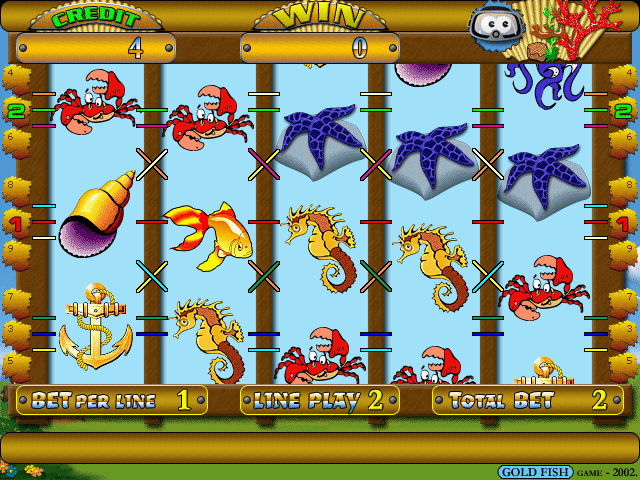Select the Line Play panel

pos(320,401)
